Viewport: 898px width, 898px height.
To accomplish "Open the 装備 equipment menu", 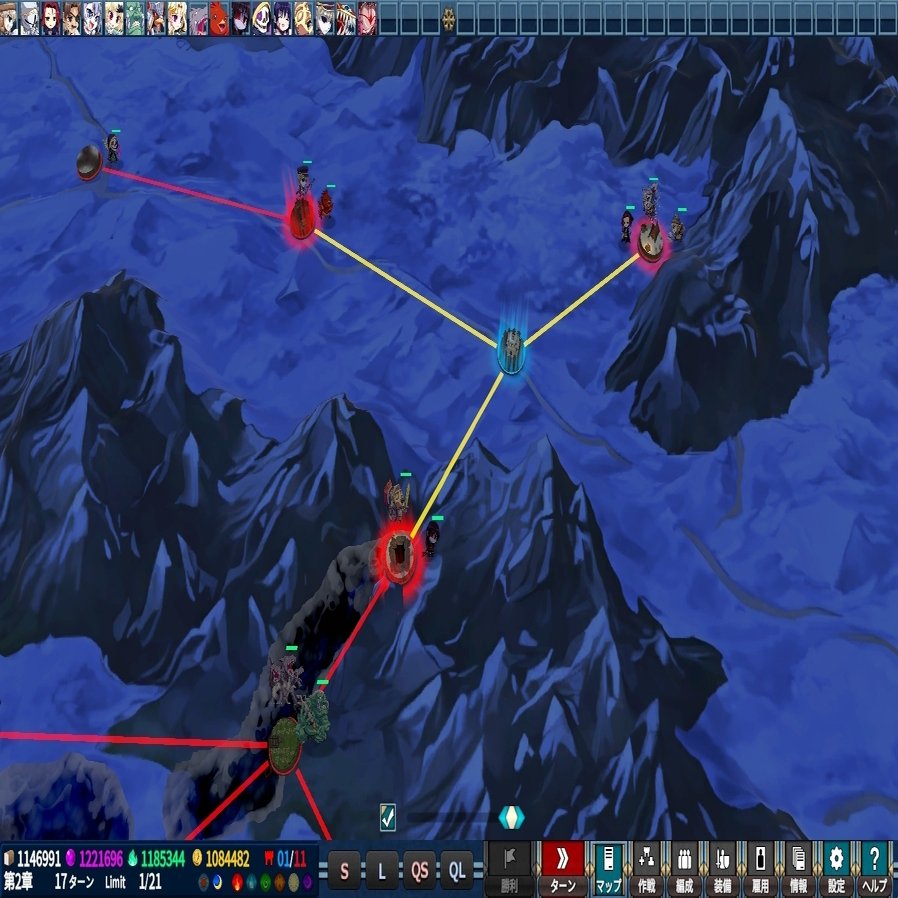I will point(722,867).
